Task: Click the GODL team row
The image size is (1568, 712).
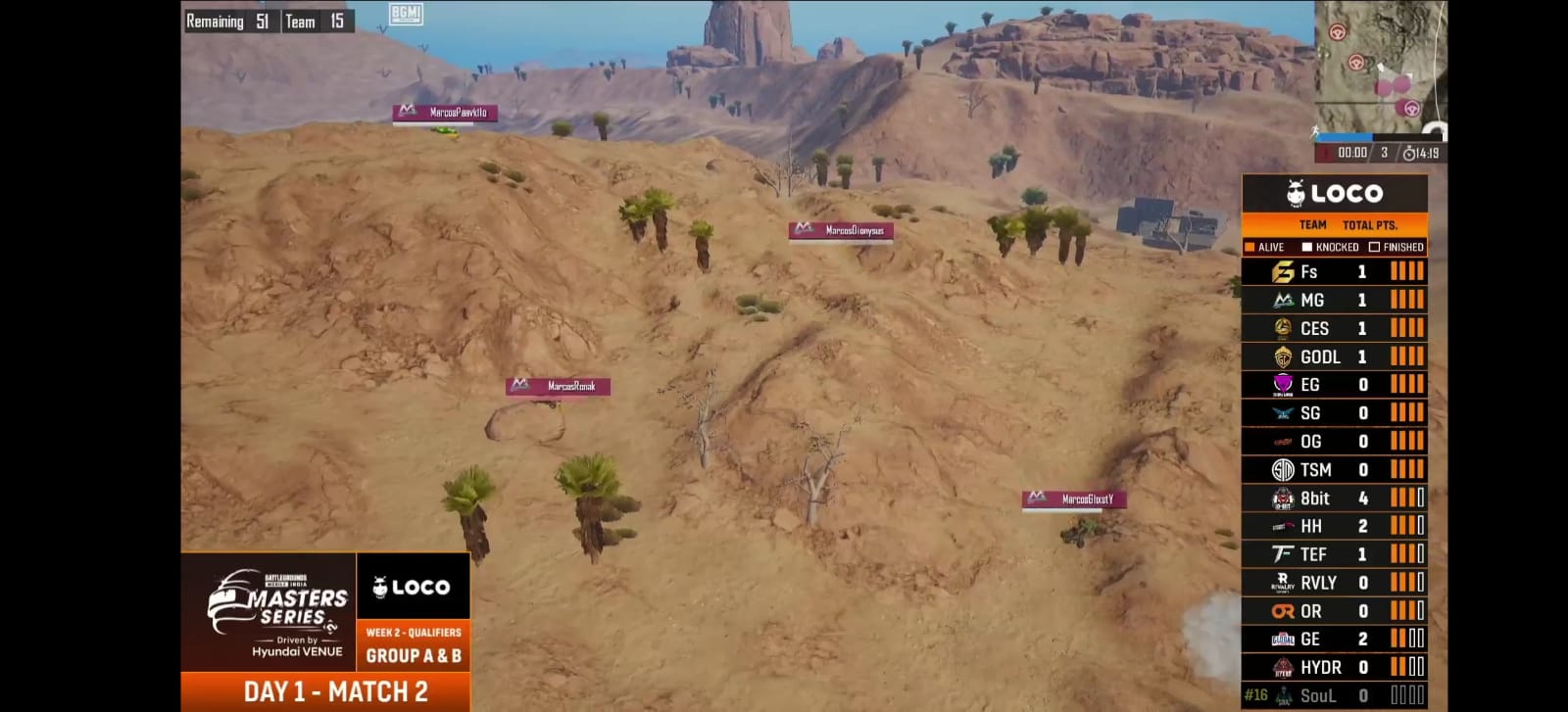Action: (1334, 357)
